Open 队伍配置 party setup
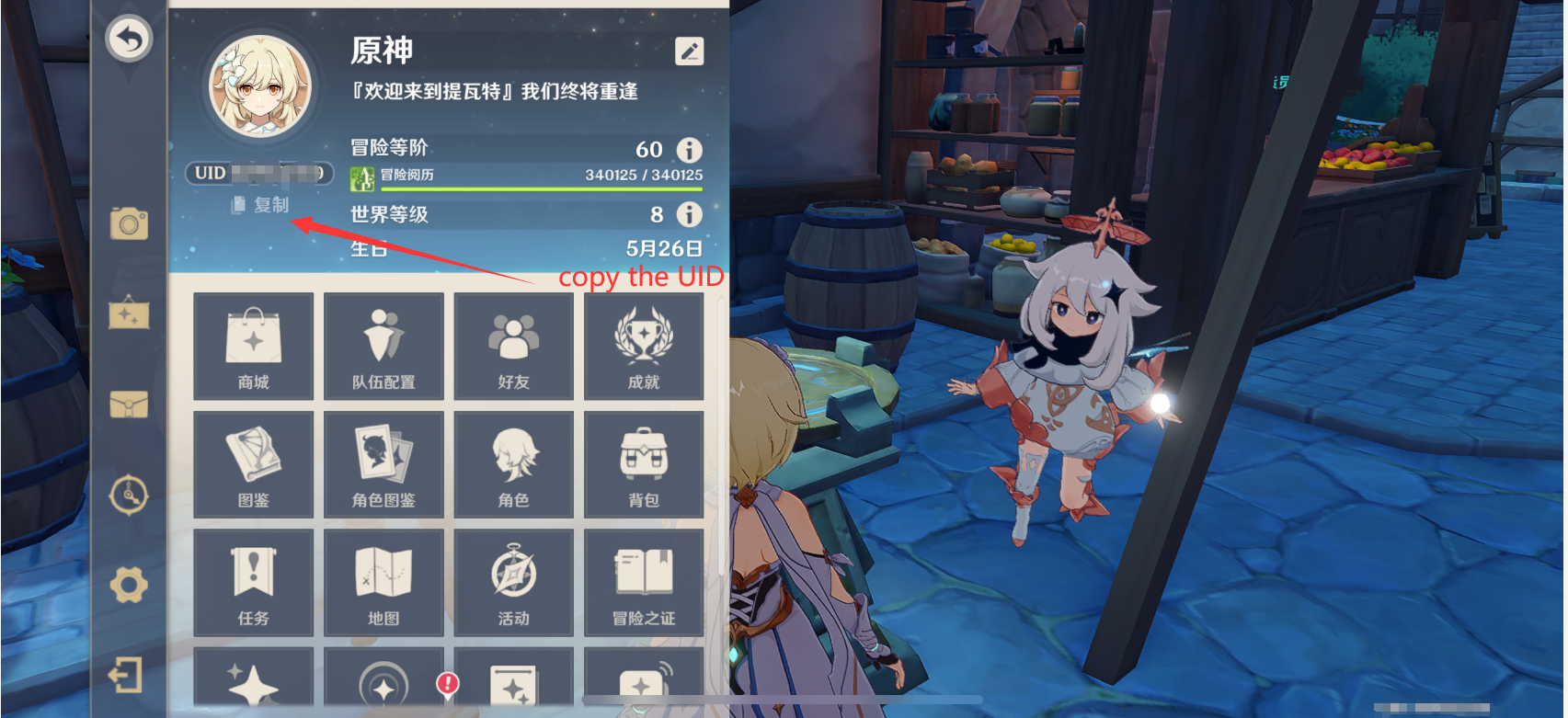The width and height of the screenshot is (1568, 718). [x=383, y=347]
